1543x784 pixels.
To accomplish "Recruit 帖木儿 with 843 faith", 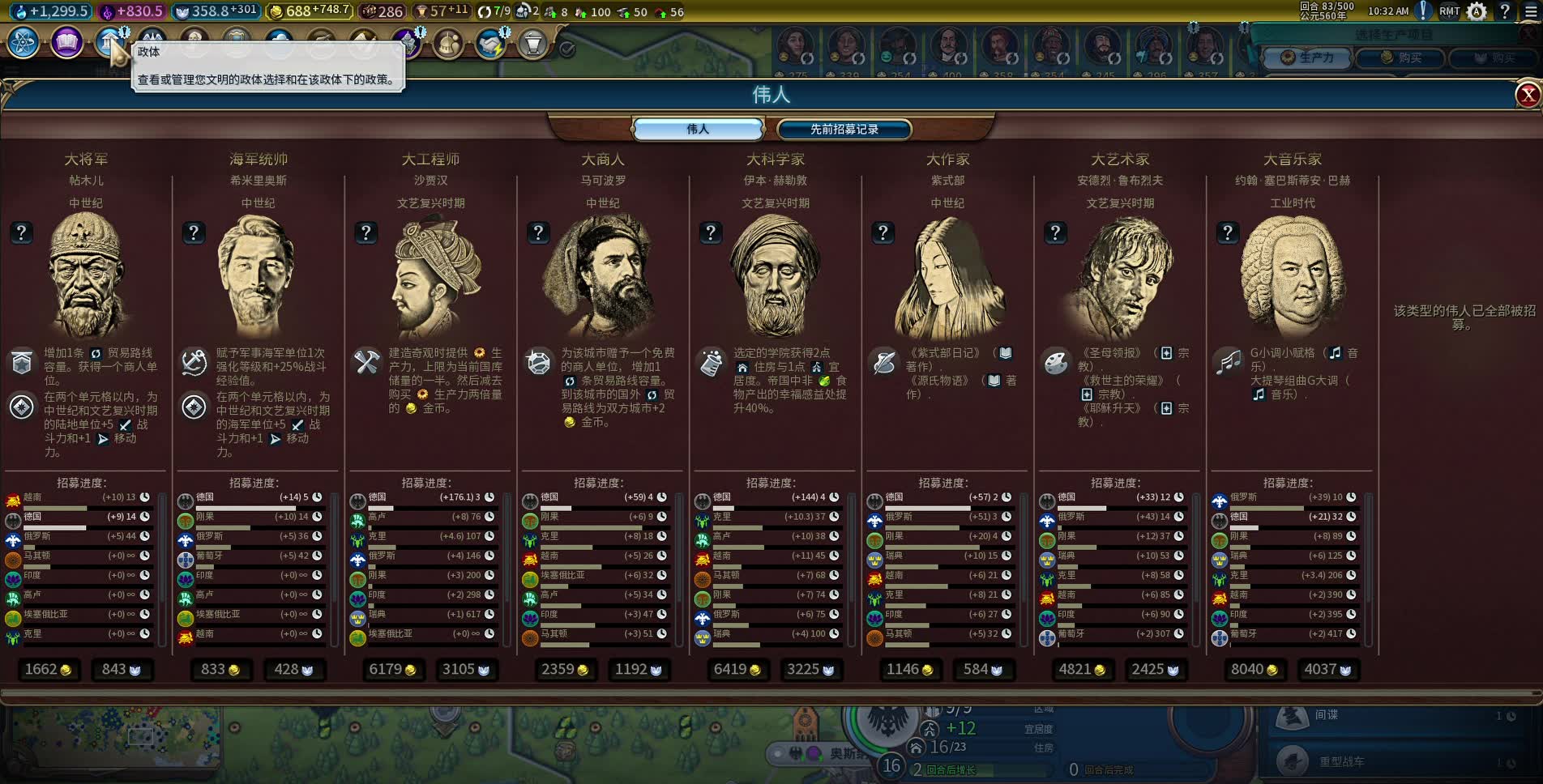I will [x=122, y=670].
